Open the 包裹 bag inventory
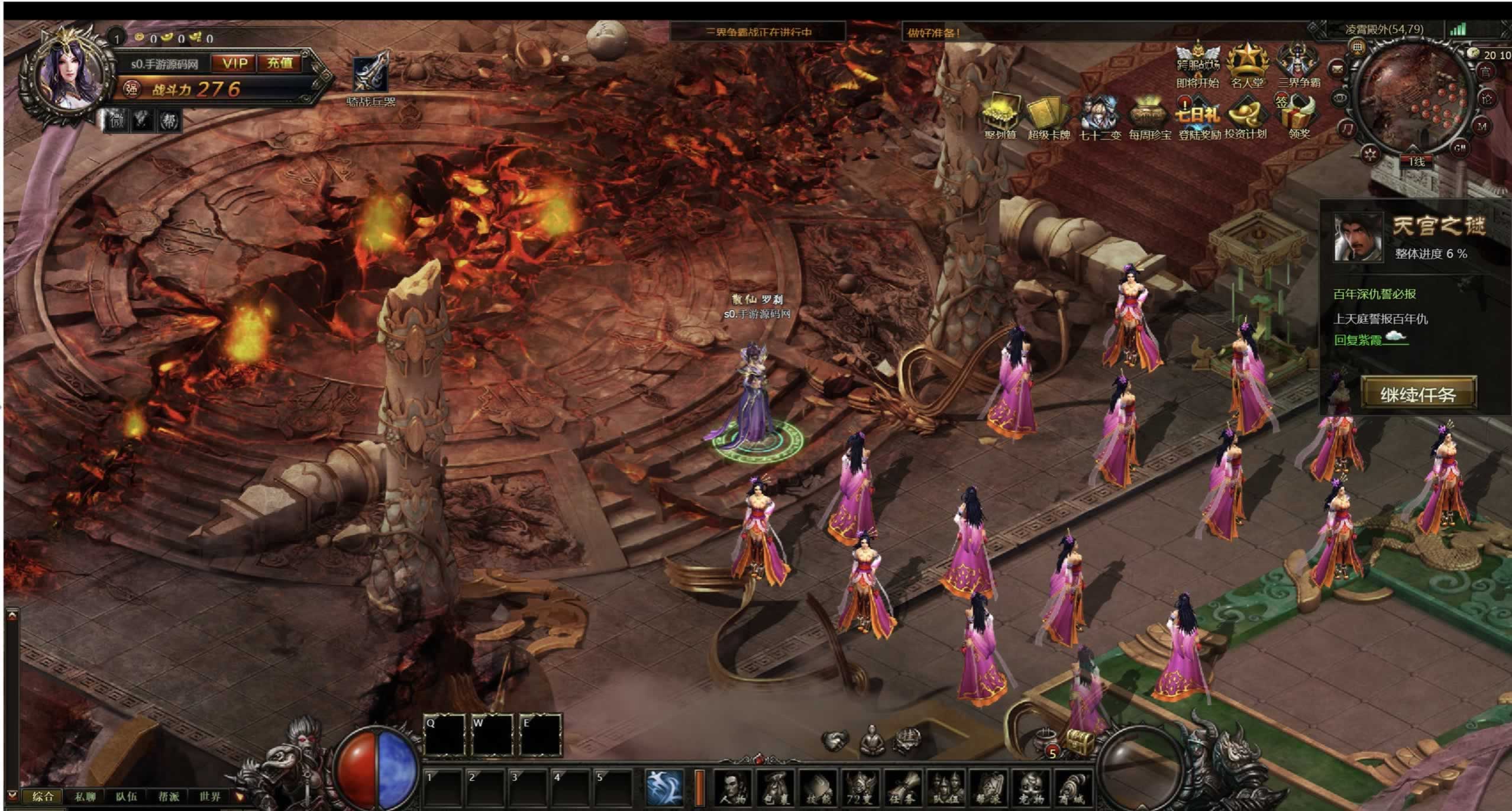Viewport: 1512px width, 811px height. 776,788
